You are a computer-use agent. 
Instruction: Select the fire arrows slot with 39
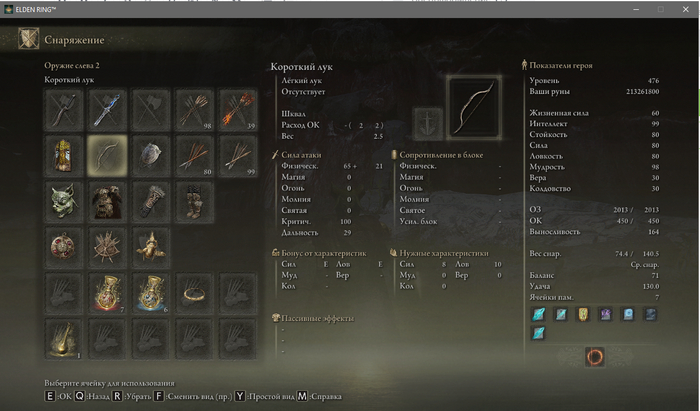238,107
